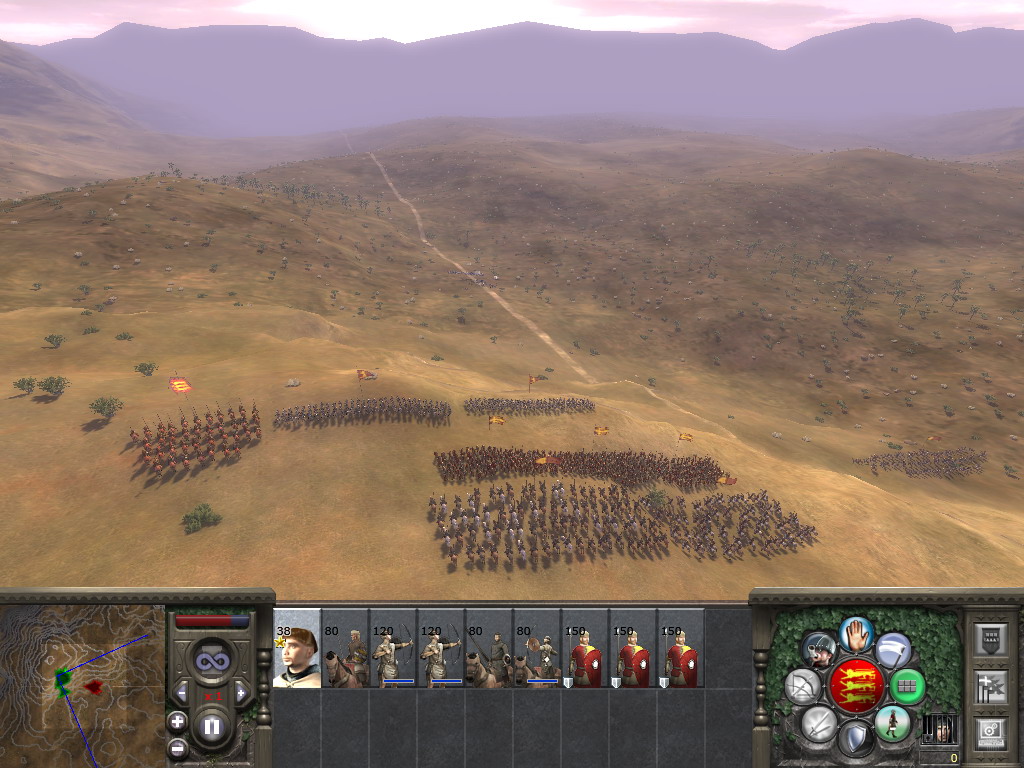Viewport: 1024px width, 768px height.
Task: Select the general's unit card with 38 men
Action: click(x=297, y=649)
